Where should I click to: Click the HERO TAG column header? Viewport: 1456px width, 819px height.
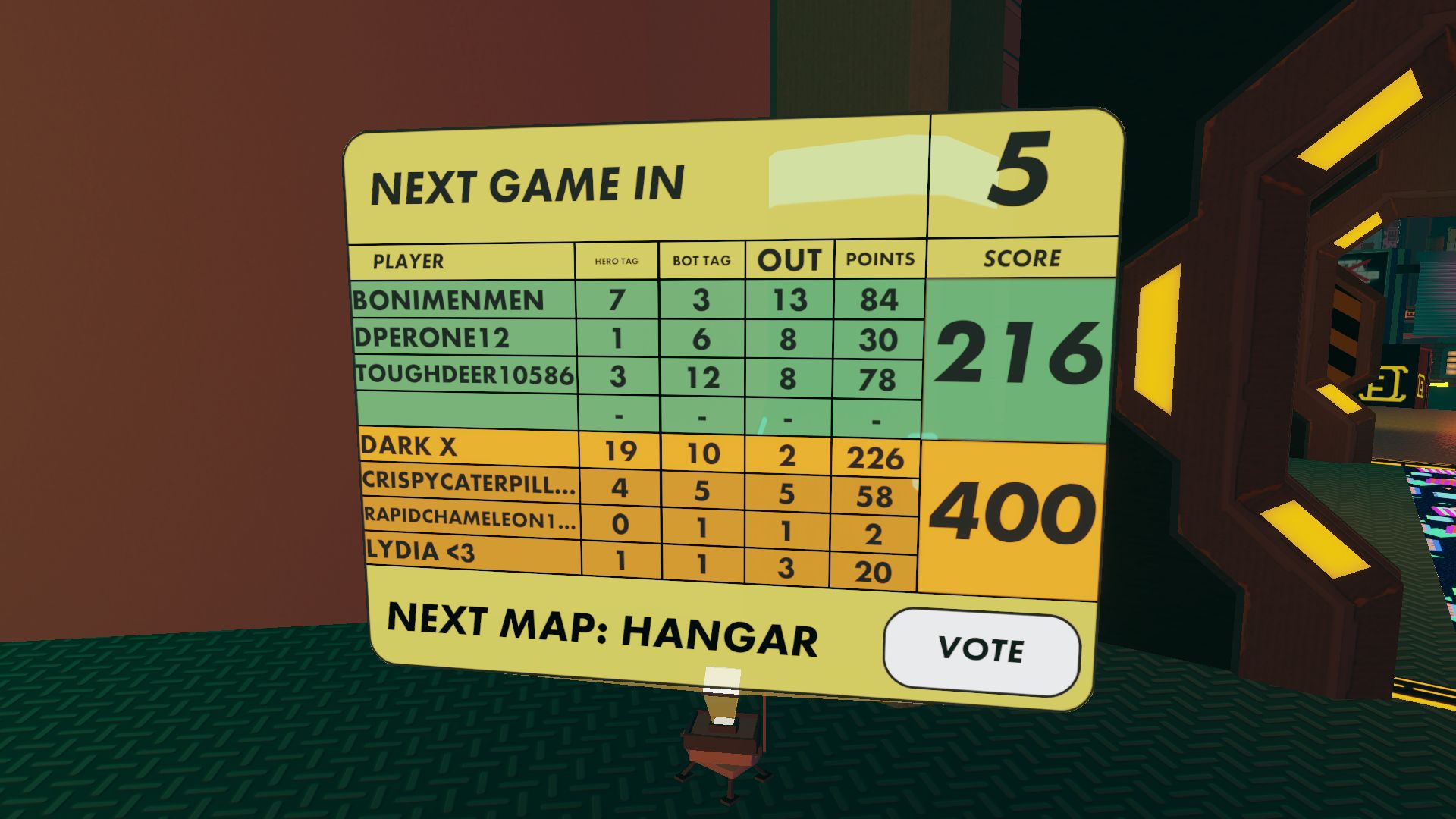pyautogui.click(x=616, y=259)
